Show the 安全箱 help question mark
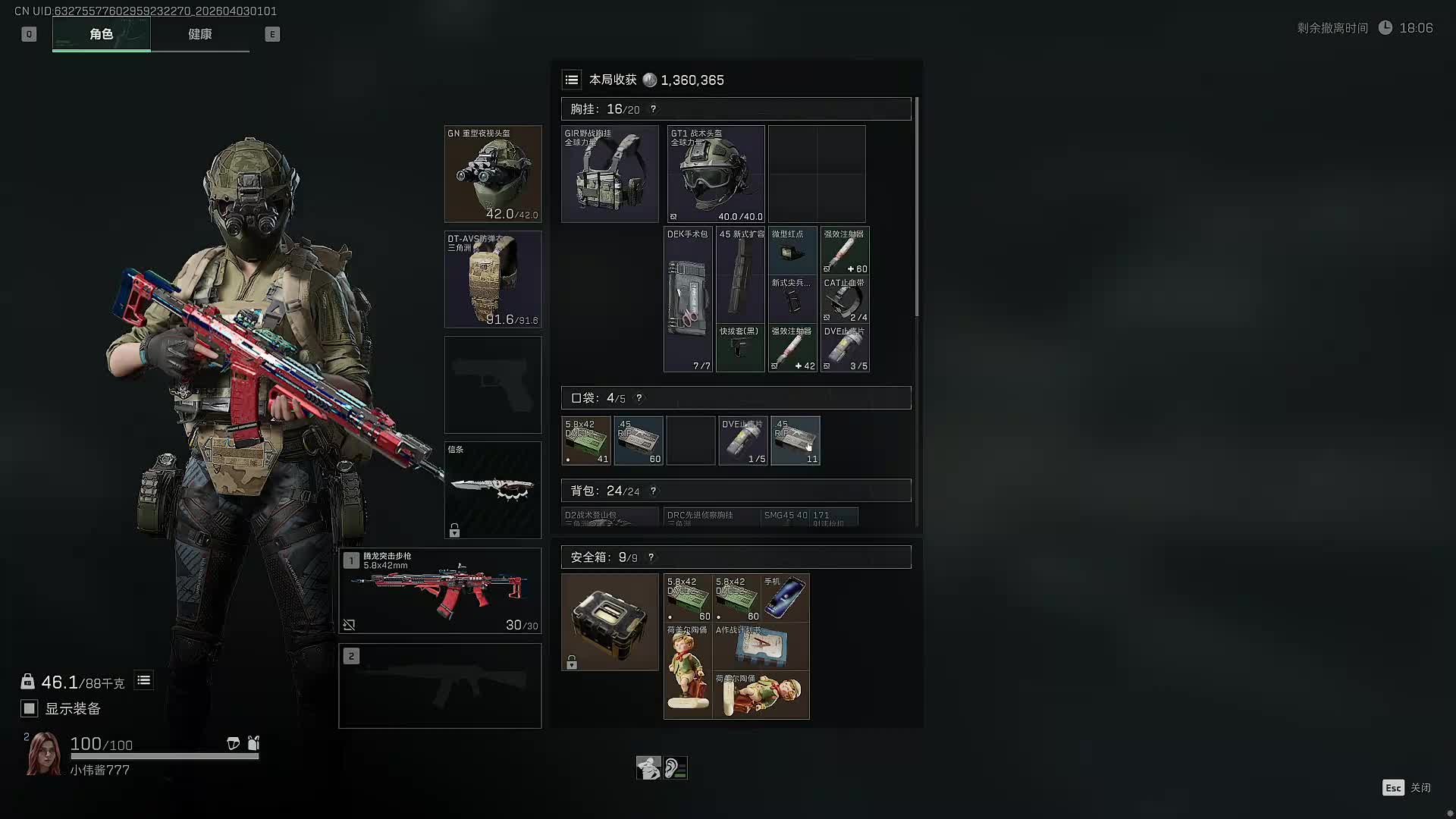 point(651,557)
